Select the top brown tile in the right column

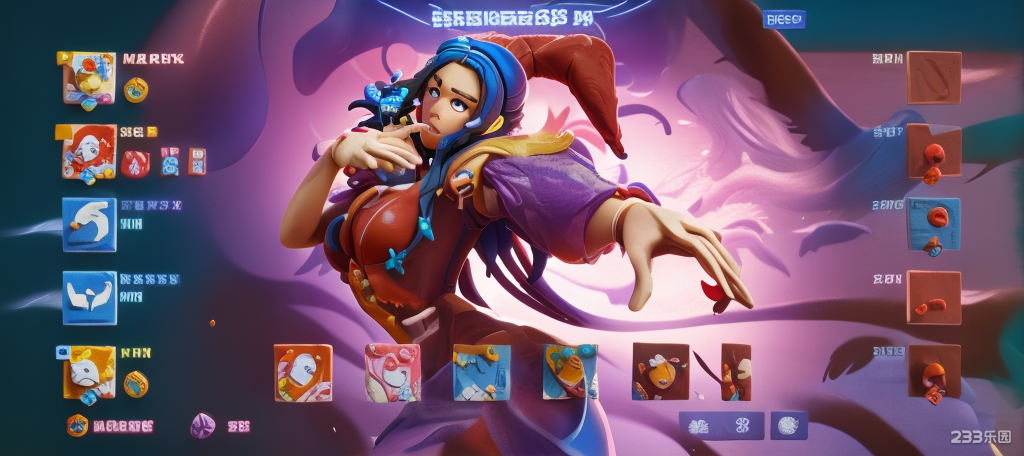934,77
